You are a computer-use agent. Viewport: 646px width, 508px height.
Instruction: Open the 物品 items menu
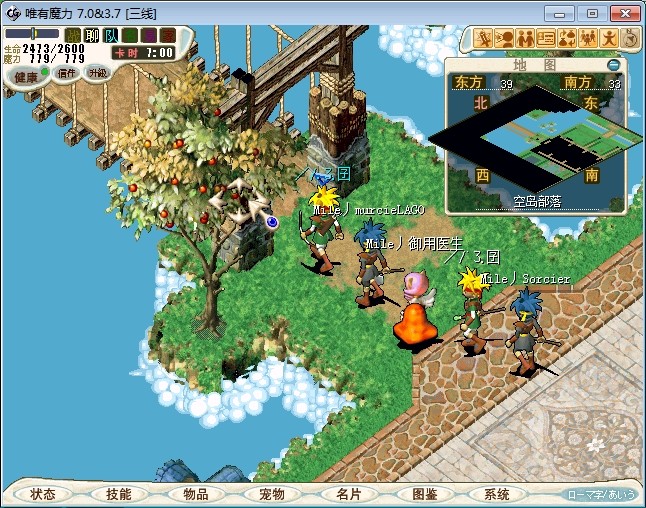(195, 494)
